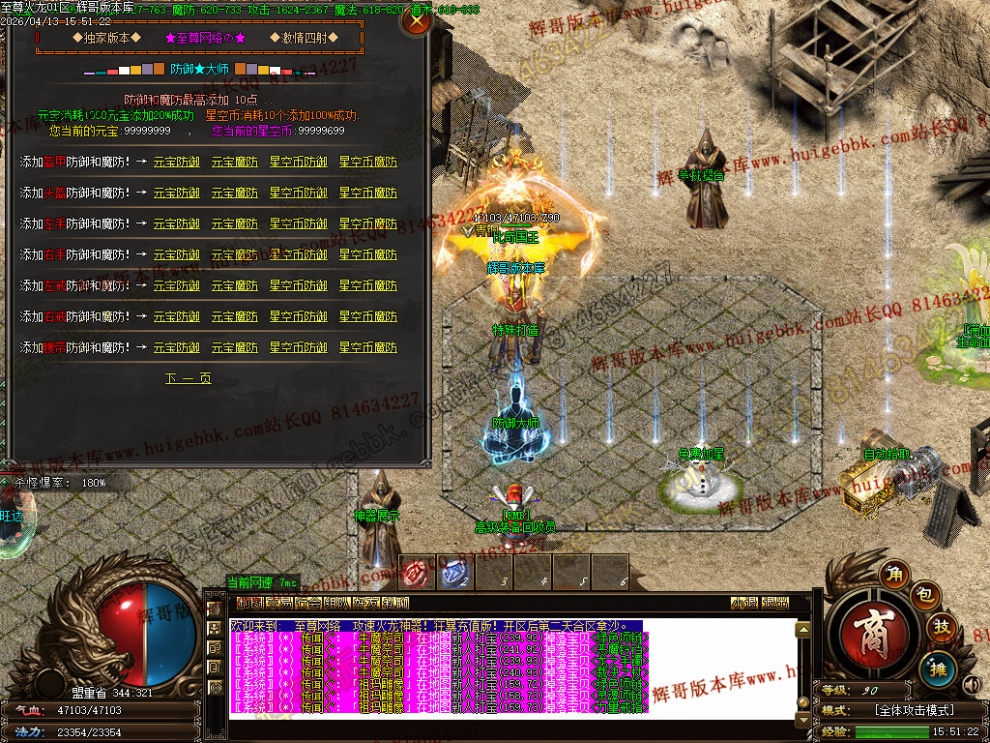Viewport: 990px width, 743px height.
Task: Click the 退出 exit button
Action: tap(775, 603)
